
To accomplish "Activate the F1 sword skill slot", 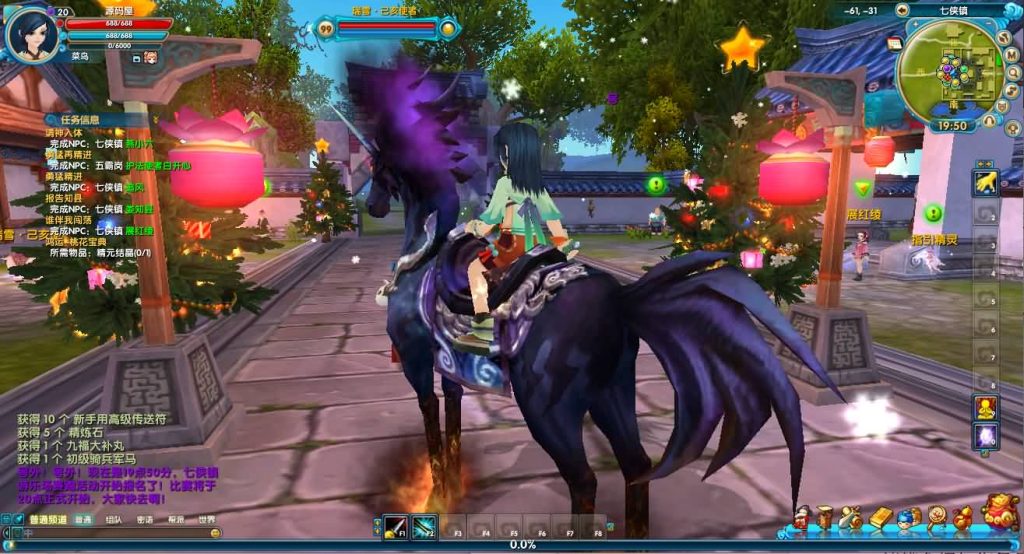I will point(396,526).
